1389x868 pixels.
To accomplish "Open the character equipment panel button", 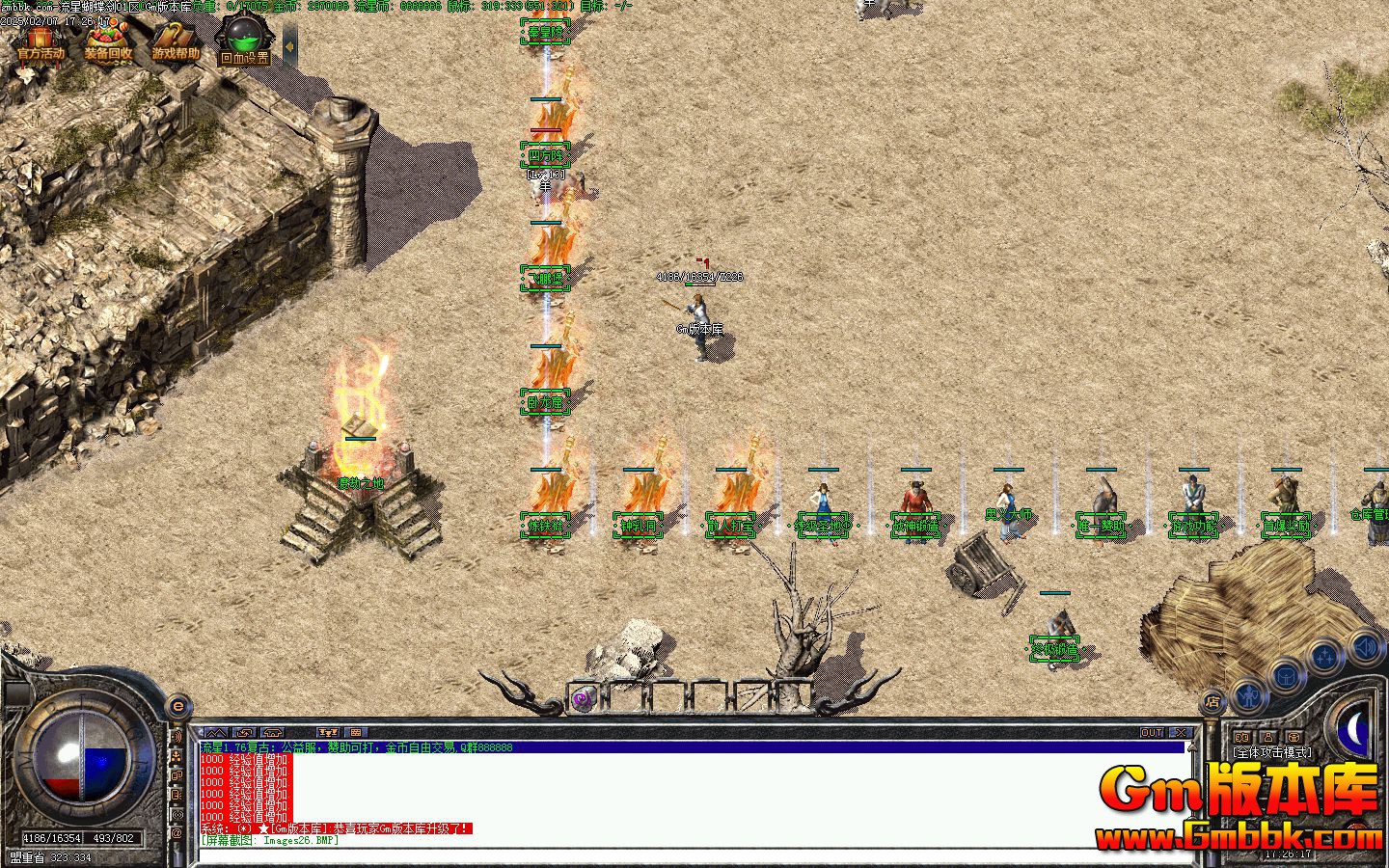I will pyautogui.click(x=1249, y=694).
